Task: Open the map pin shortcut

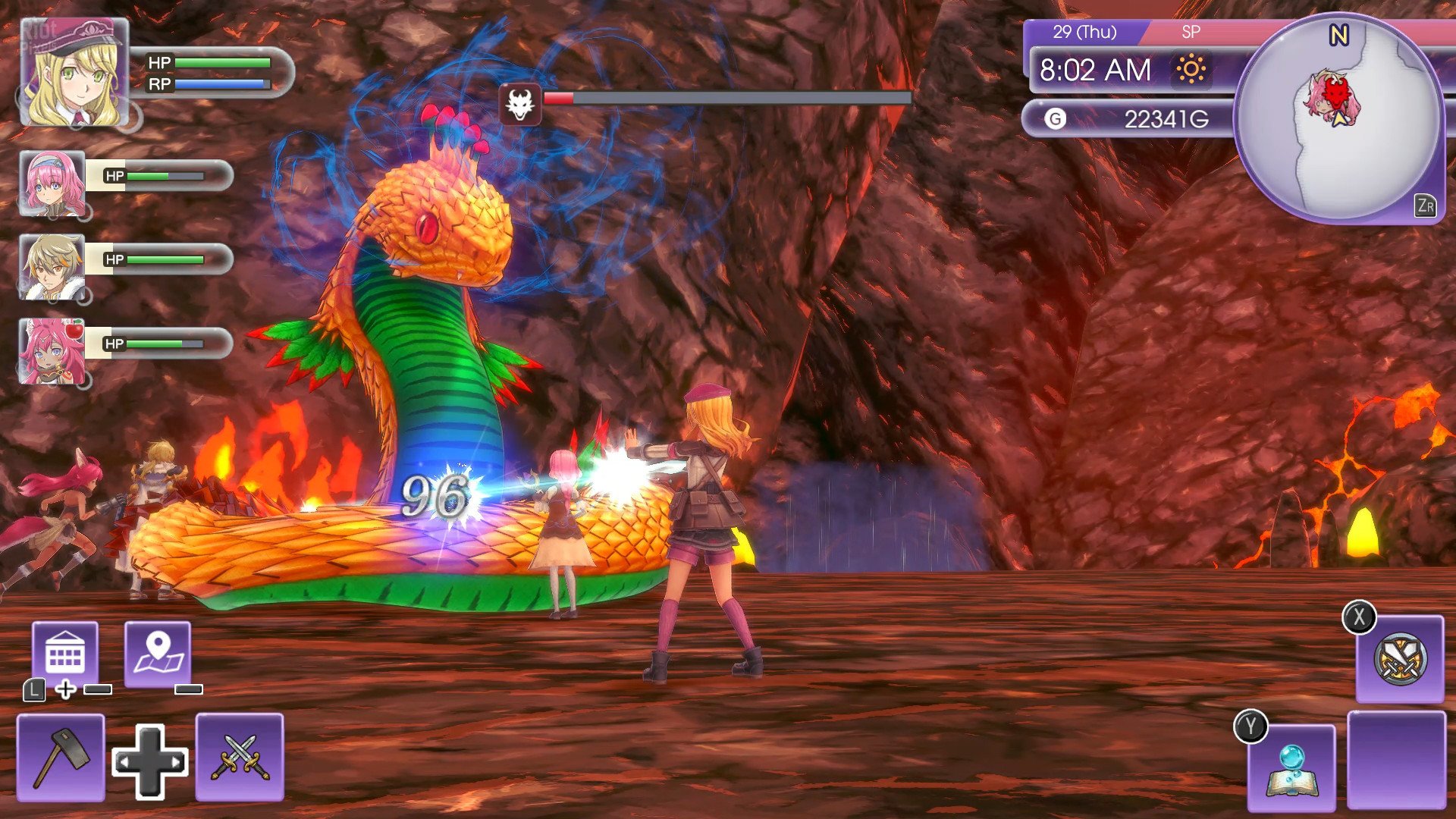Action: [x=158, y=653]
